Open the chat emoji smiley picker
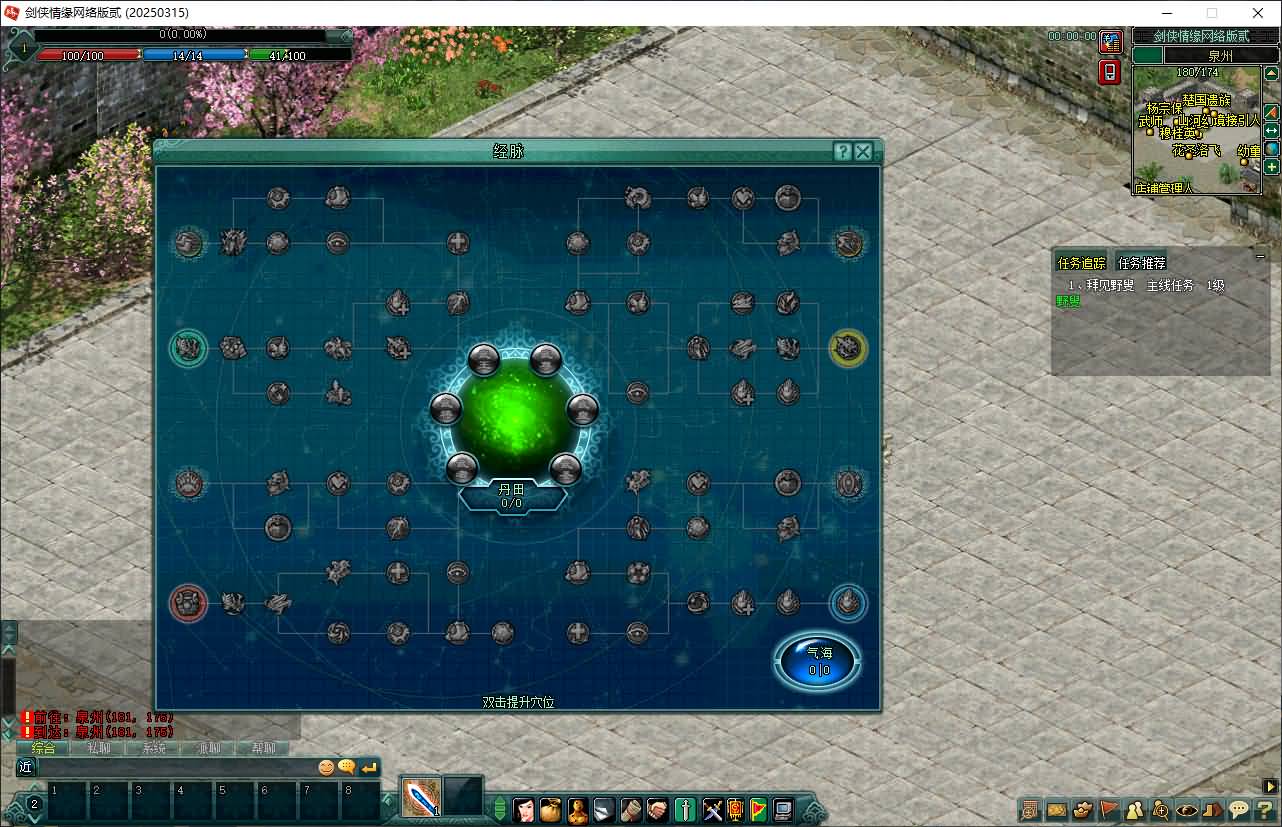This screenshot has height=827, width=1282. [x=326, y=767]
